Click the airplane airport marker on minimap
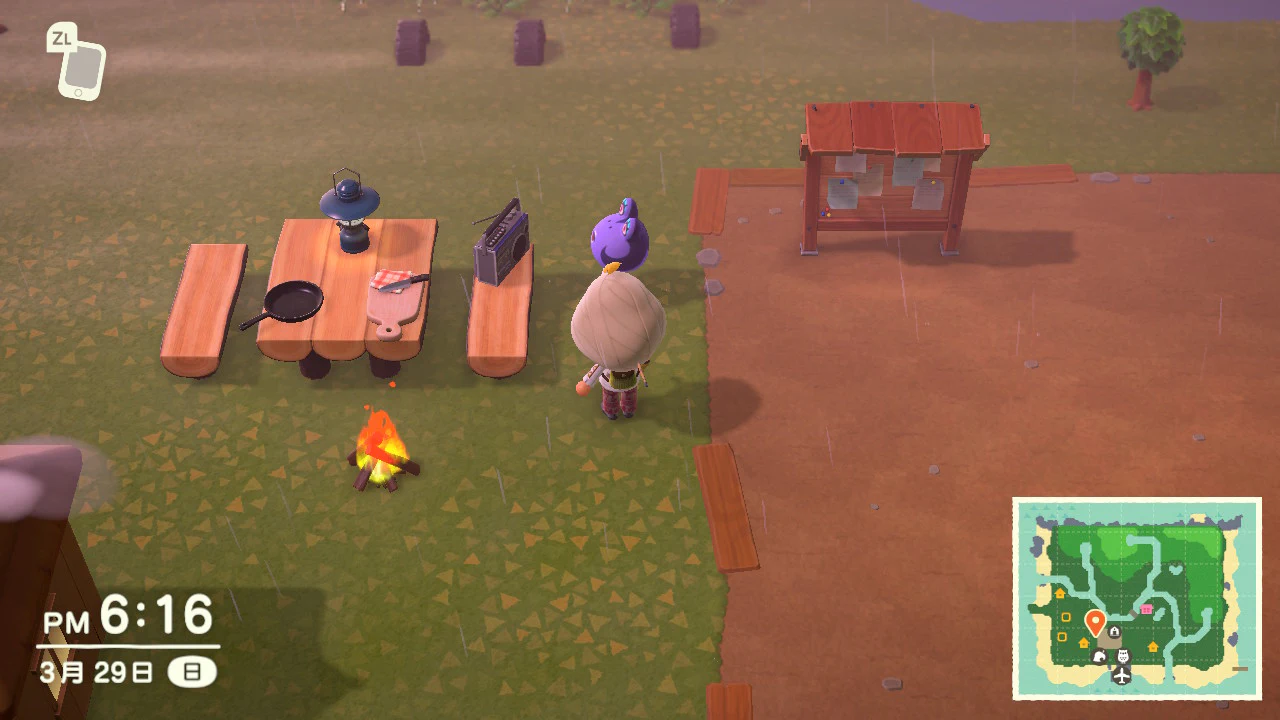Screen dimensions: 1280x720 1121,676
